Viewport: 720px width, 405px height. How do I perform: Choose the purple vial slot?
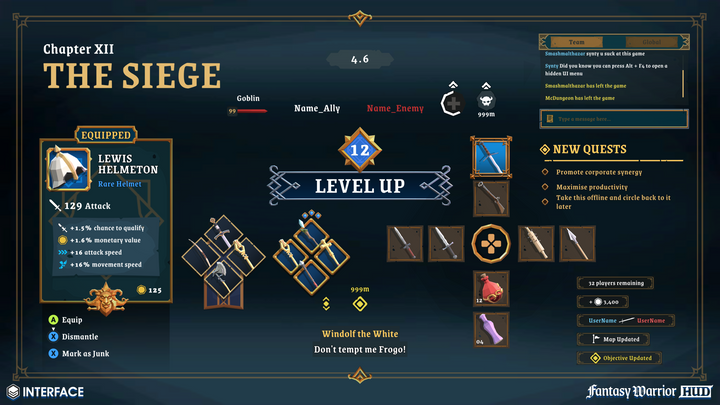490,329
